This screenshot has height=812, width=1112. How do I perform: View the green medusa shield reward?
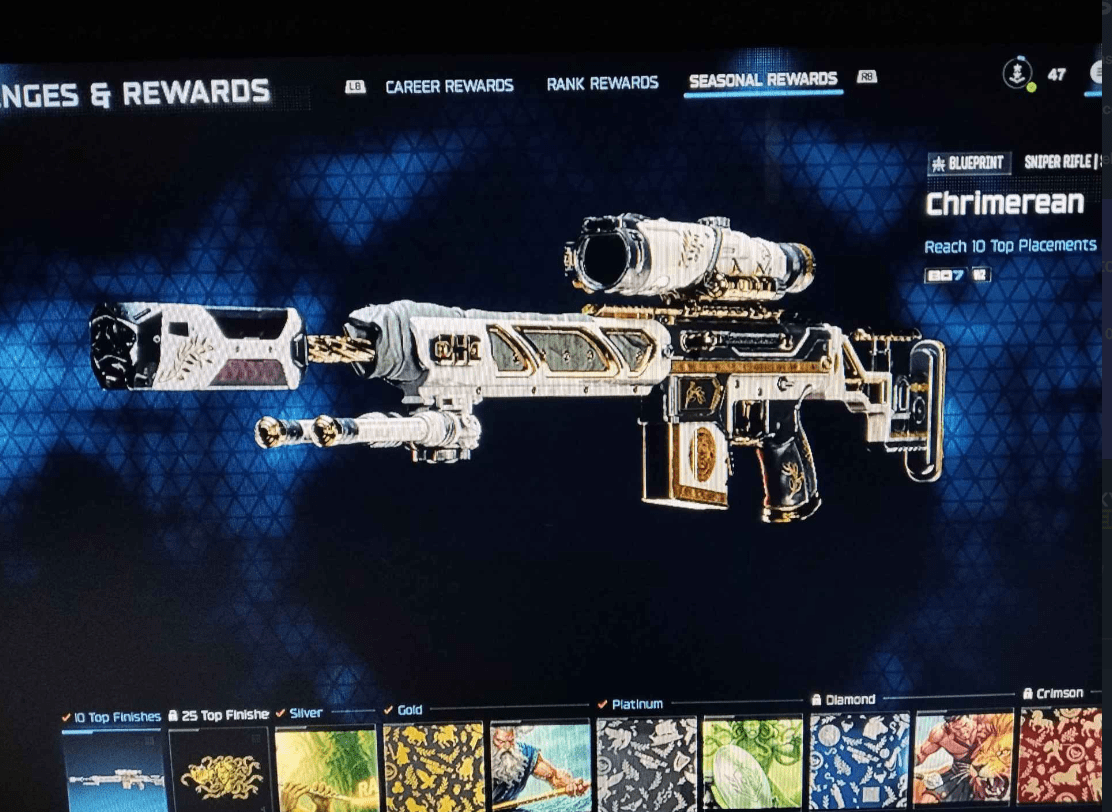click(753, 763)
